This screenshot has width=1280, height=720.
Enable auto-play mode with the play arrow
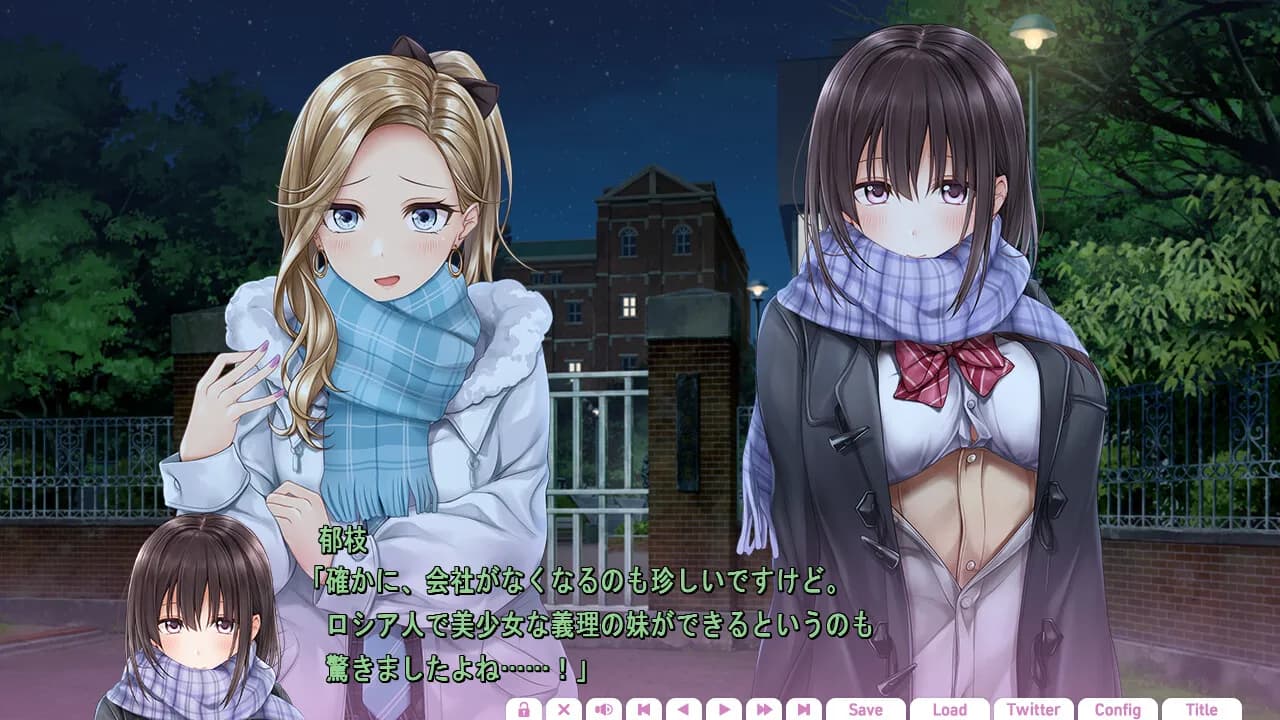coord(726,710)
